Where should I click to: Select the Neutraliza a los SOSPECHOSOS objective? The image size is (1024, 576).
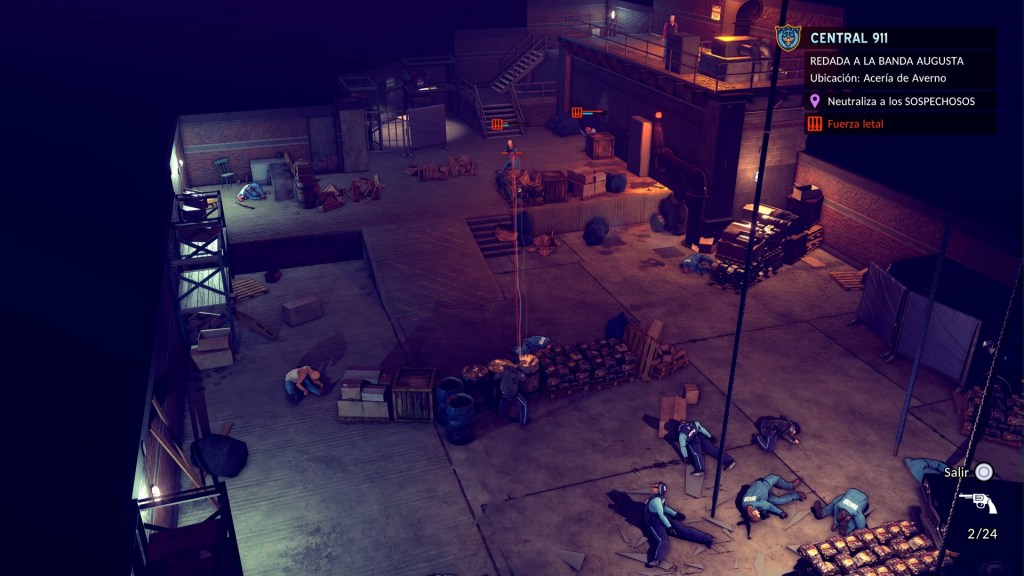pyautogui.click(x=900, y=101)
